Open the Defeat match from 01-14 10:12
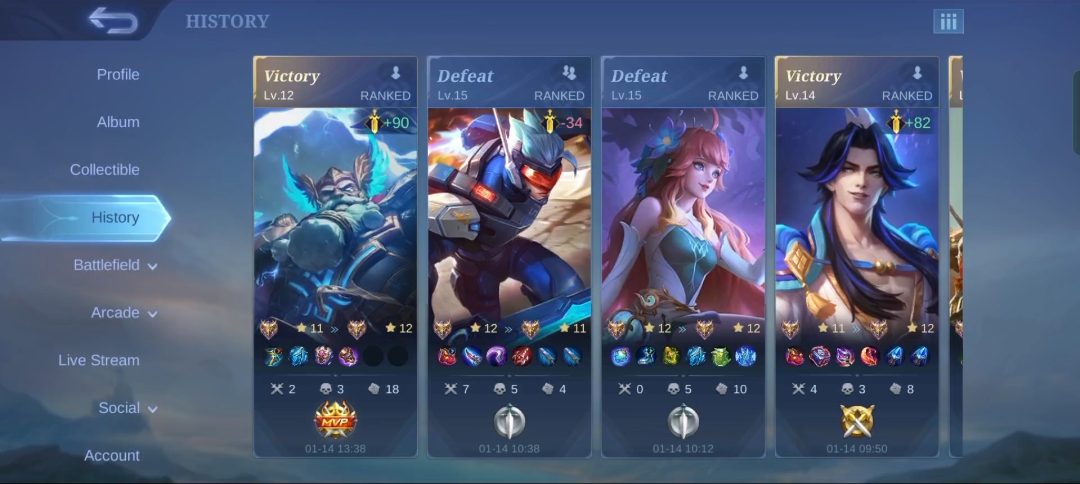The height and width of the screenshot is (484, 1080). [x=683, y=256]
